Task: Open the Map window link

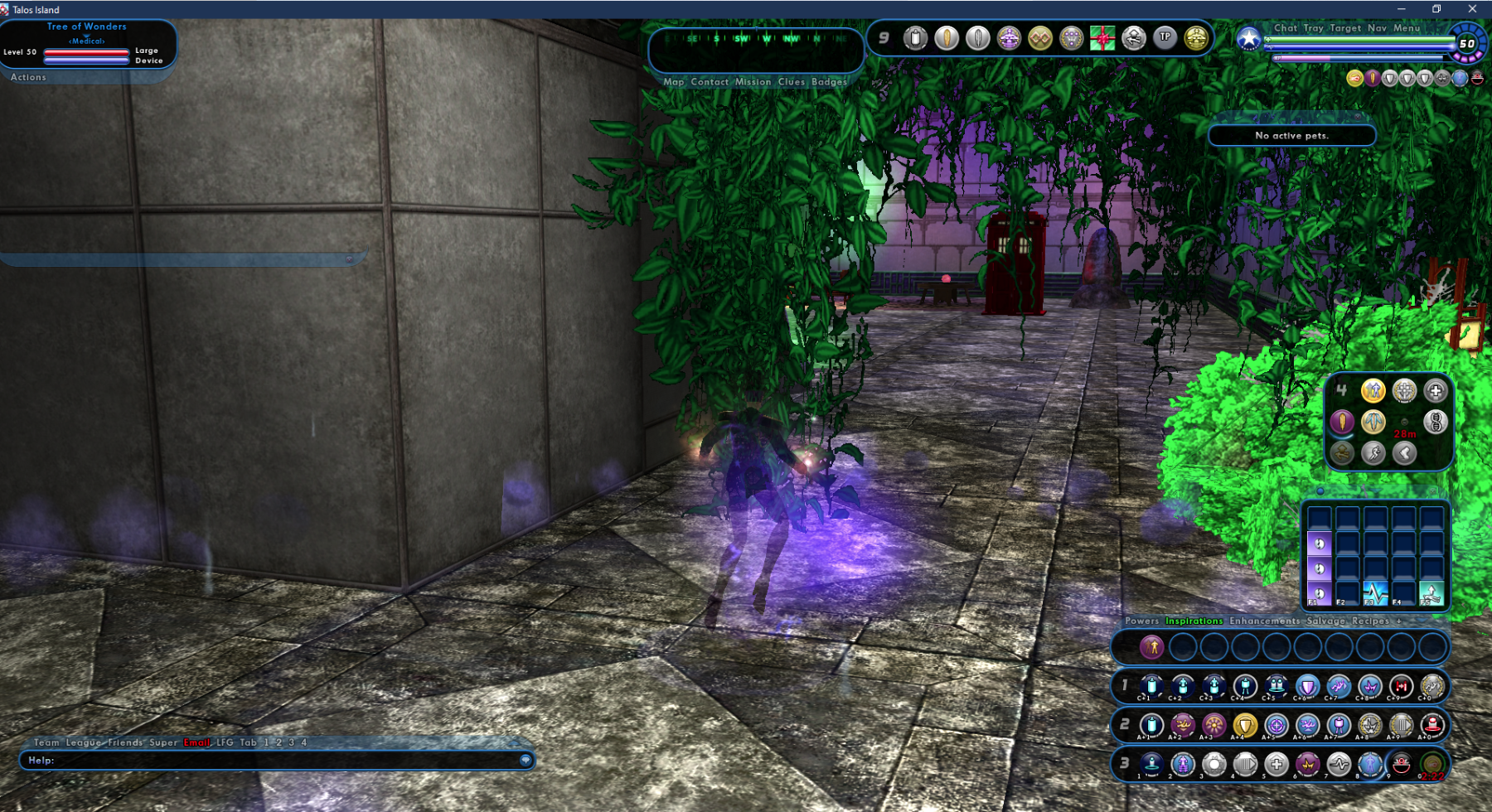Action: 673,82
